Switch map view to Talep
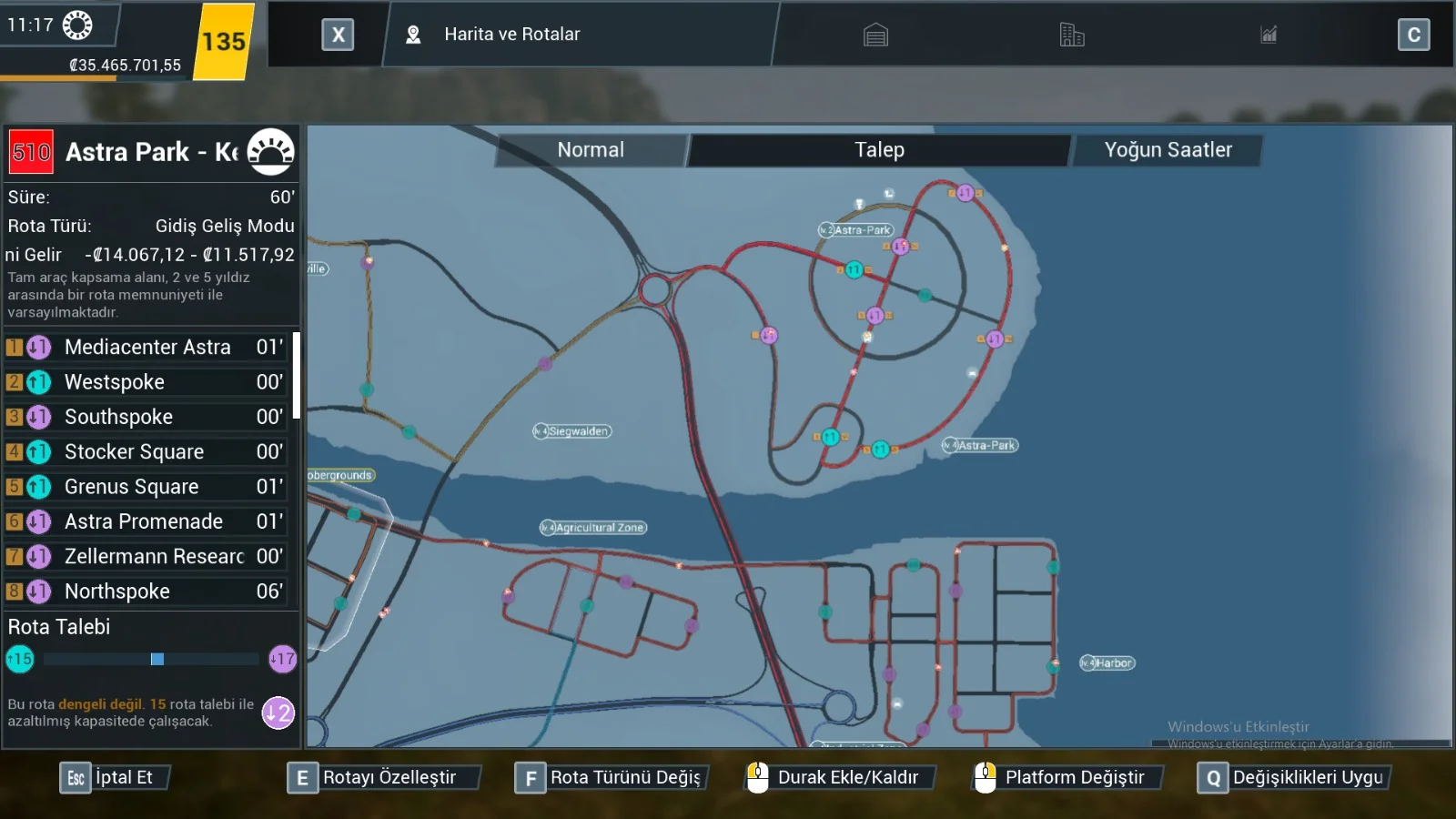Viewport: 1456px width, 819px height. [x=879, y=150]
